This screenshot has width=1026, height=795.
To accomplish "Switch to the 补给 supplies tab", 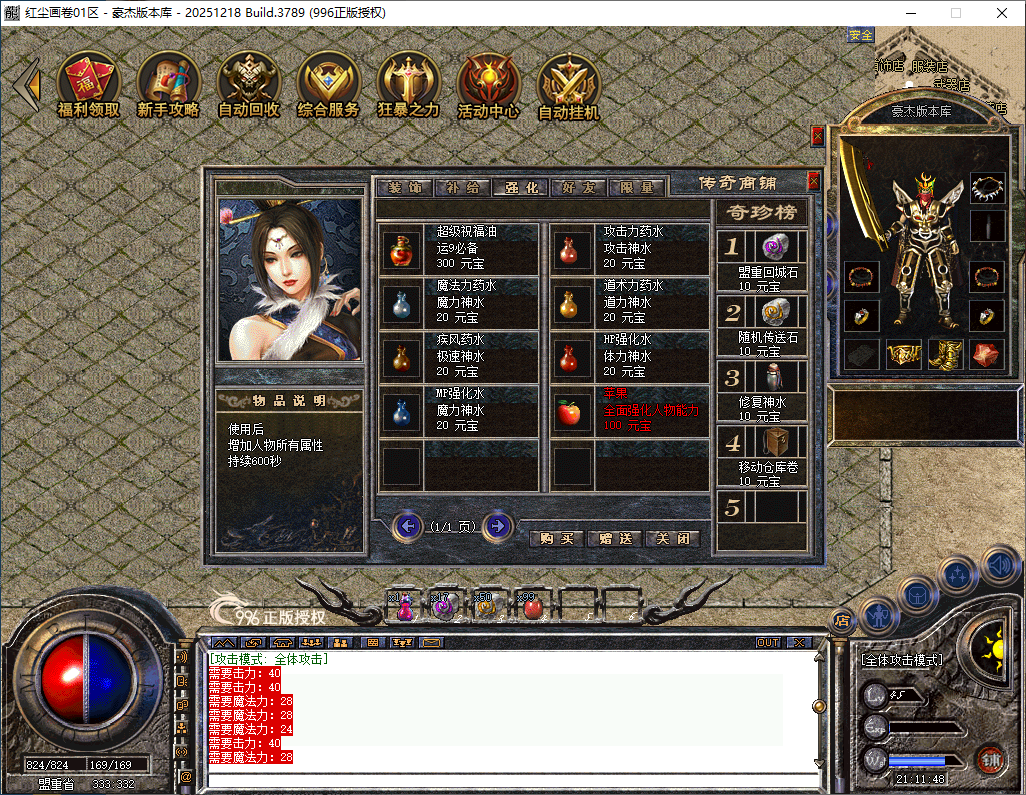I will pyautogui.click(x=462, y=187).
